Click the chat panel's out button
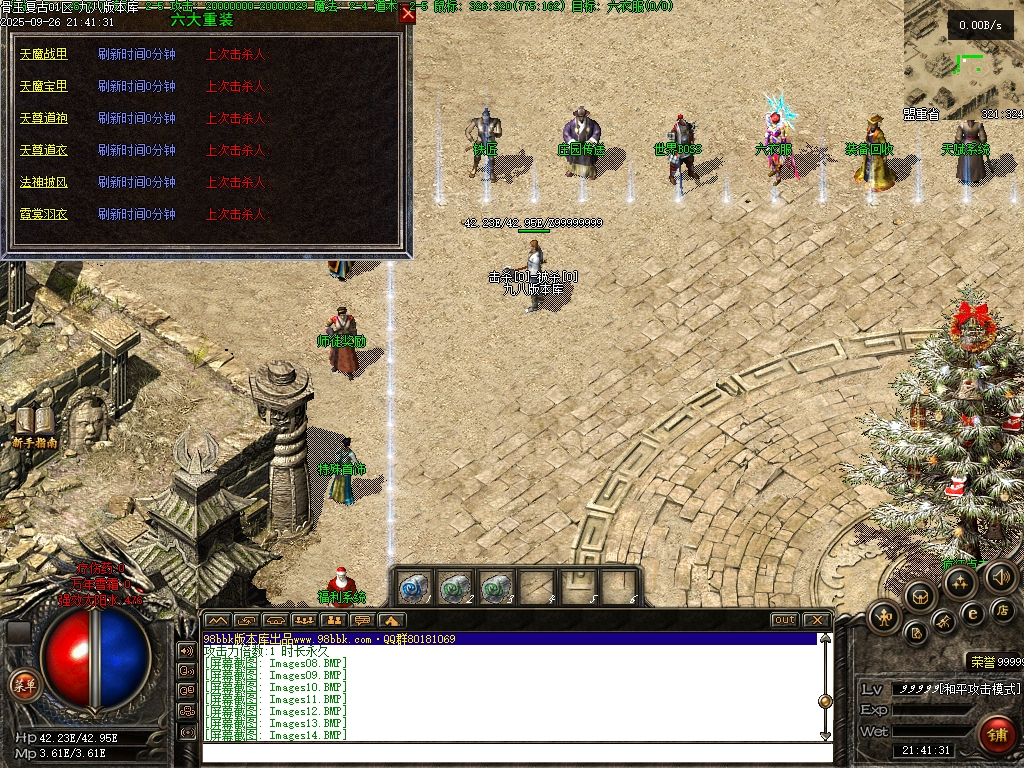The height and width of the screenshot is (768, 1024). coord(785,620)
